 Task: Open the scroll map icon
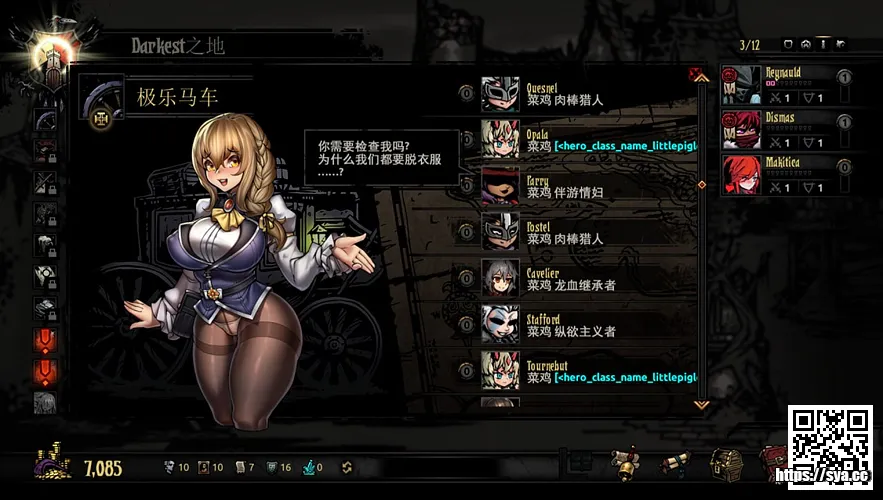point(675,464)
